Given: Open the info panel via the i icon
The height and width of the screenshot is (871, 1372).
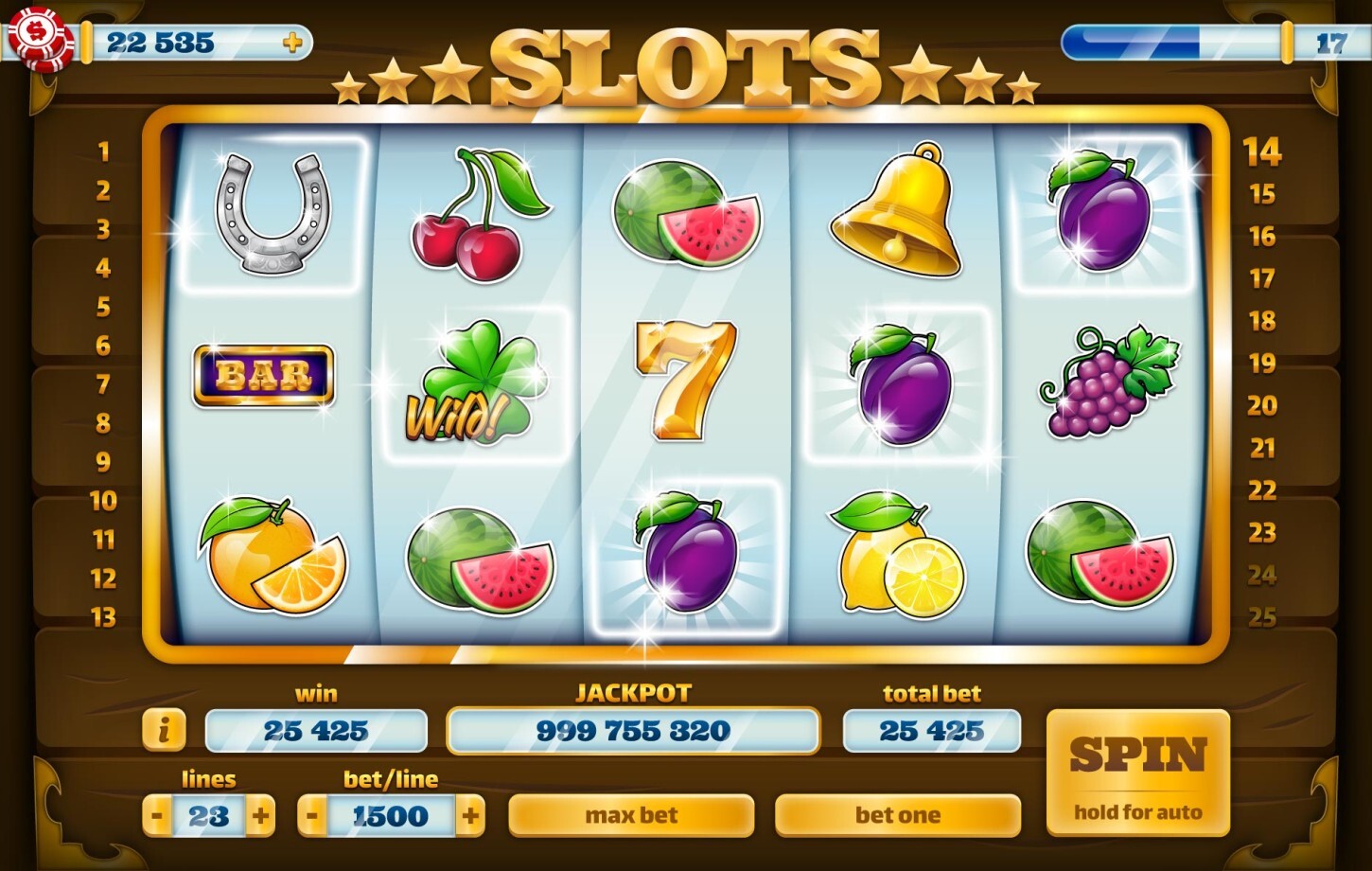Looking at the screenshot, I should (165, 730).
